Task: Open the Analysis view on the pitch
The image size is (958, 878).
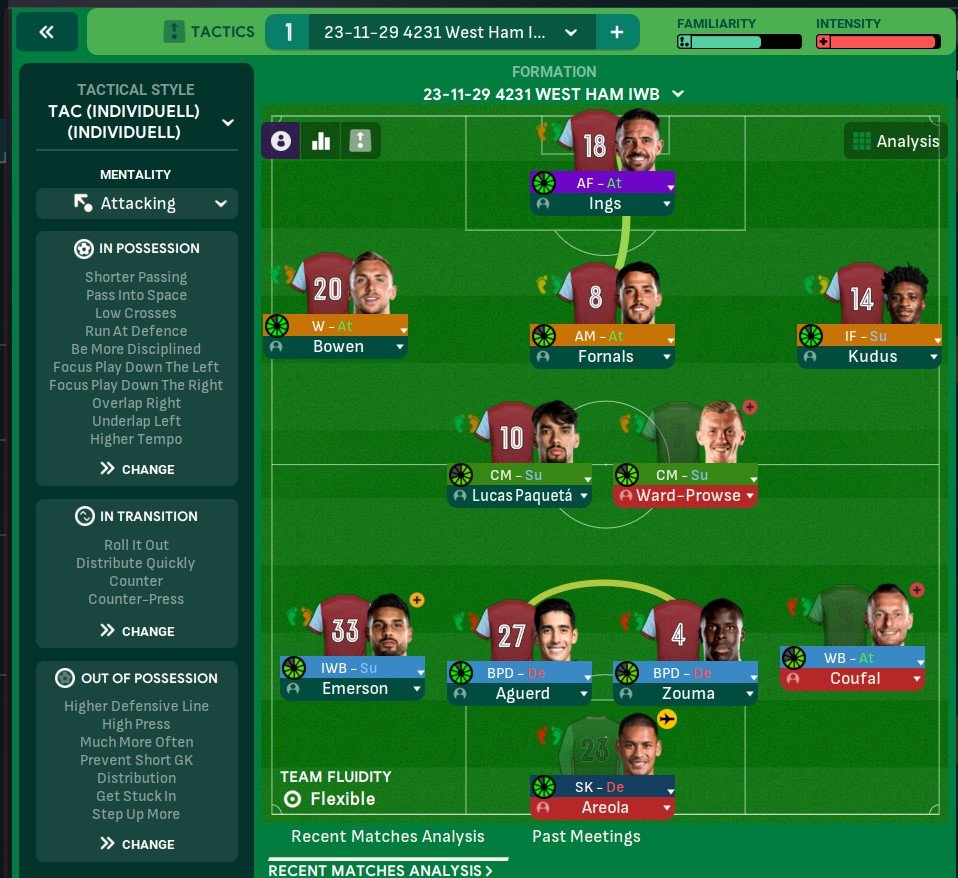Action: [x=895, y=141]
